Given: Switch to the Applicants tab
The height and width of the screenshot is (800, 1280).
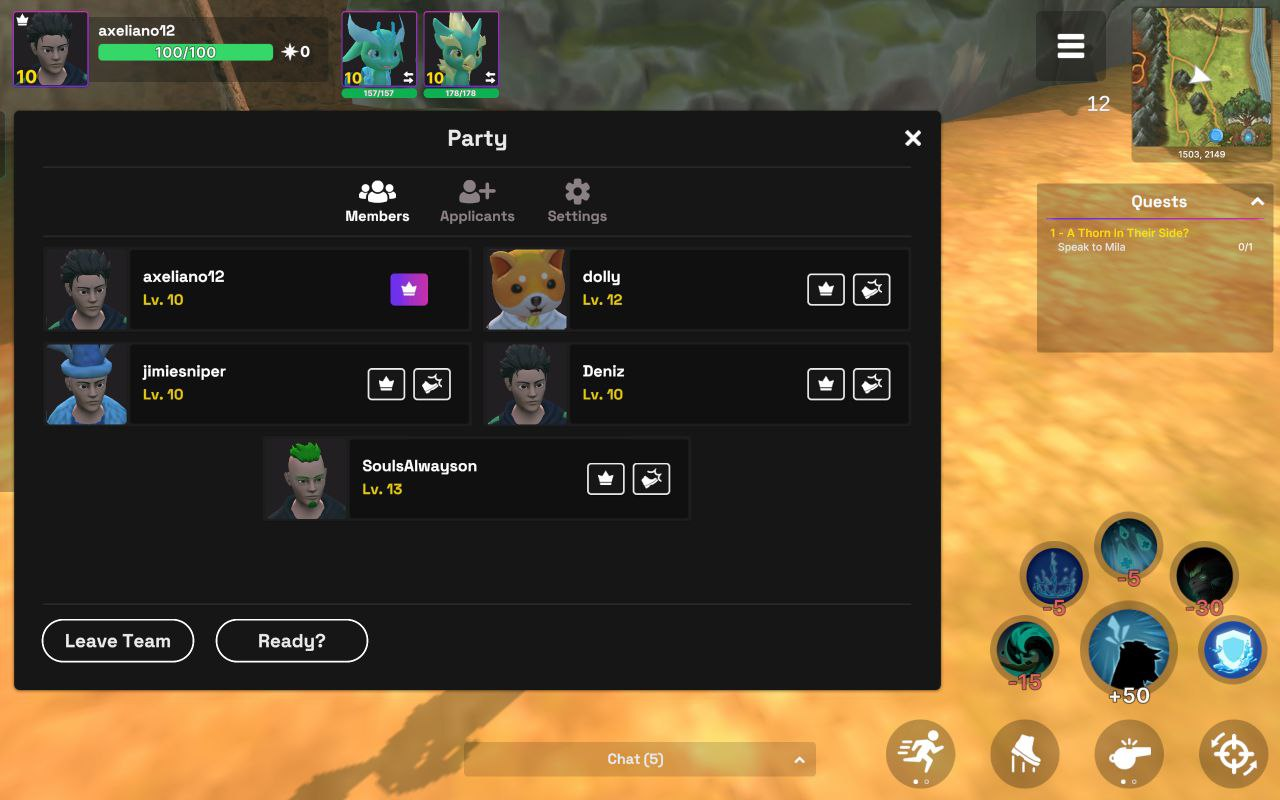Looking at the screenshot, I should pyautogui.click(x=477, y=201).
